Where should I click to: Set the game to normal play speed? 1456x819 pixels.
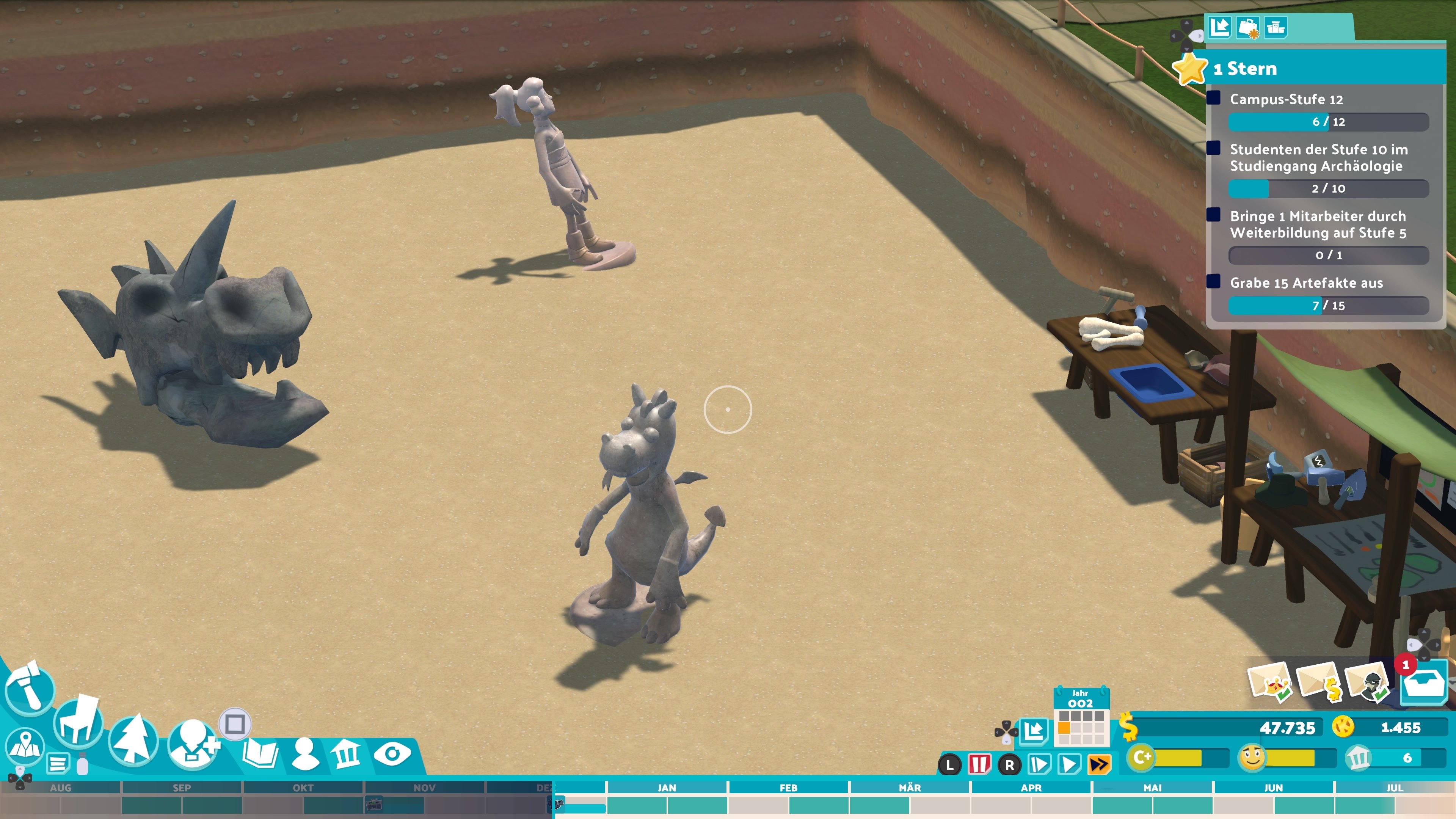(1069, 765)
